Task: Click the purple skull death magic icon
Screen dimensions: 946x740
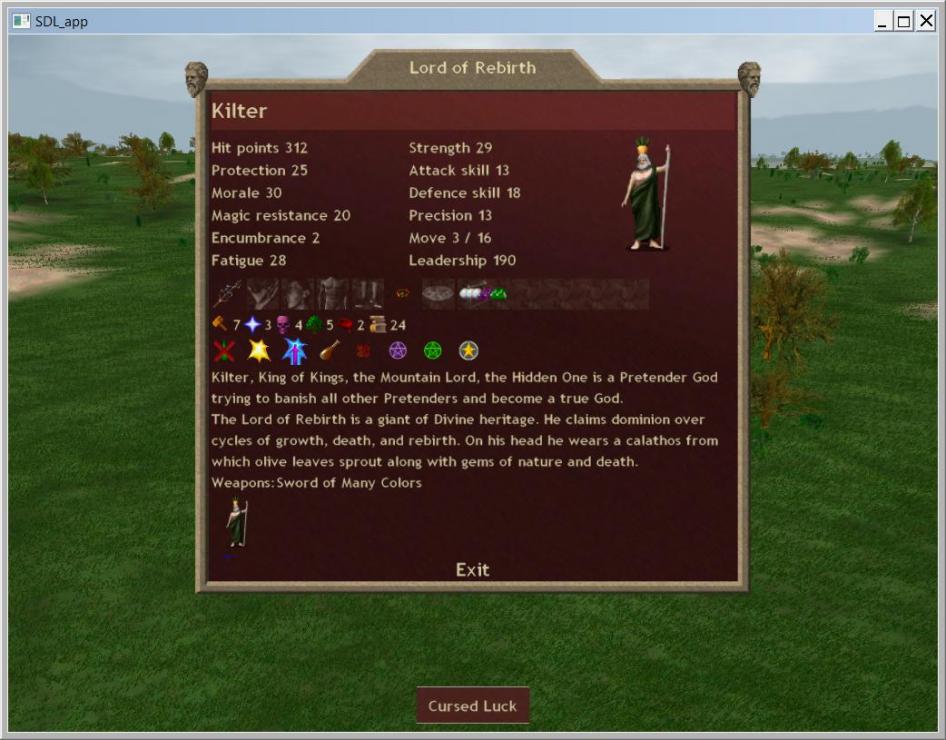Action: point(283,325)
